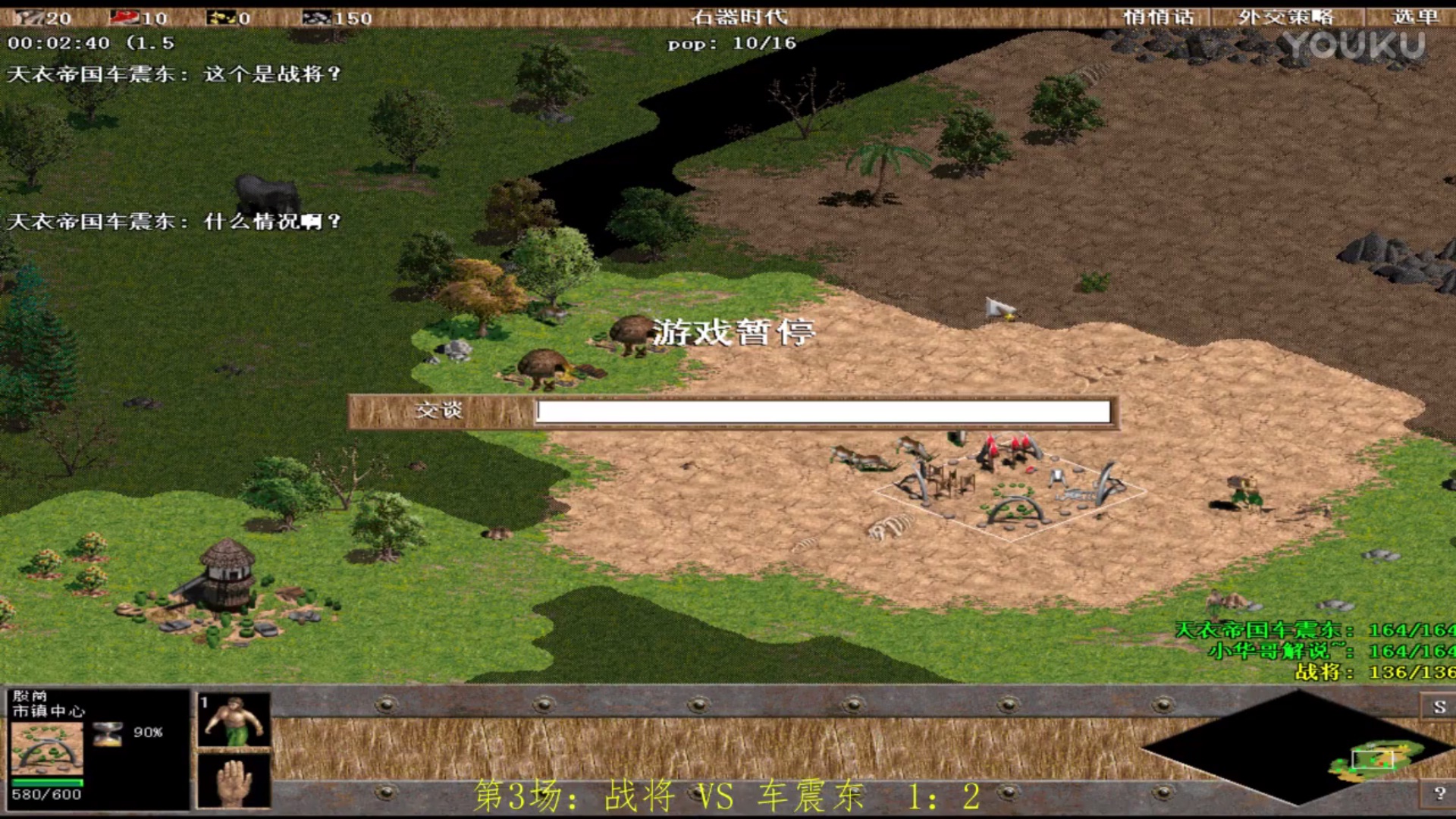The width and height of the screenshot is (1456, 819).
Task: Toggle the S score button
Action: coord(1439,707)
